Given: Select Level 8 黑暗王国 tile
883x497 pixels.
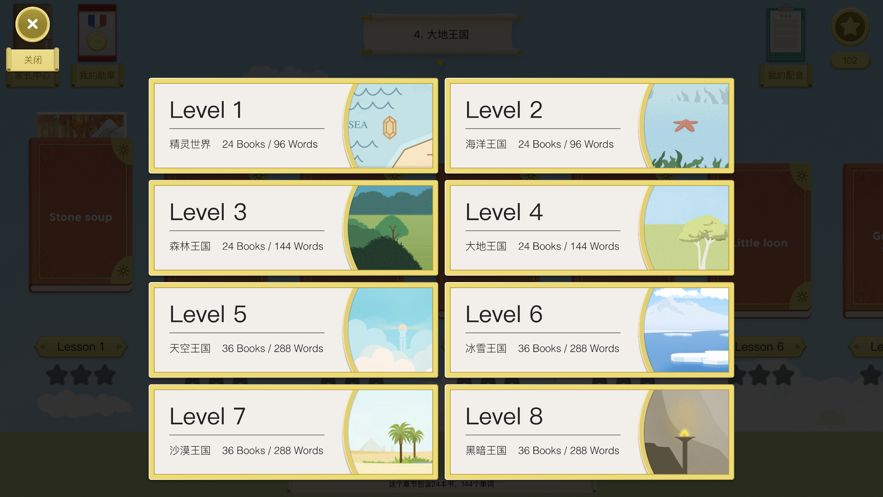Looking at the screenshot, I should click(x=589, y=432).
